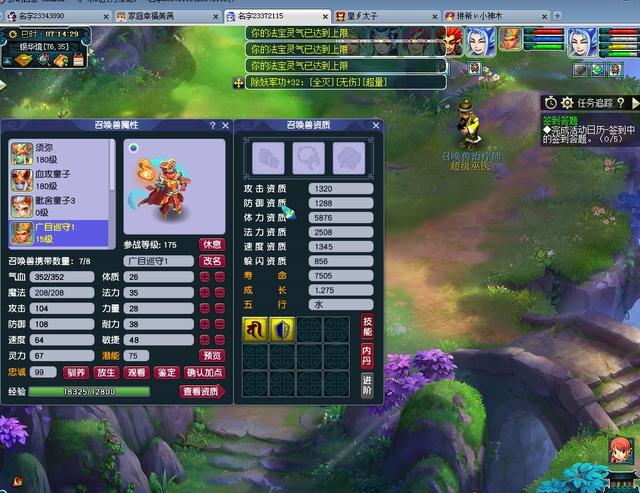Rename the pet with the 改名 button
This screenshot has width=640, height=493.
(212, 261)
